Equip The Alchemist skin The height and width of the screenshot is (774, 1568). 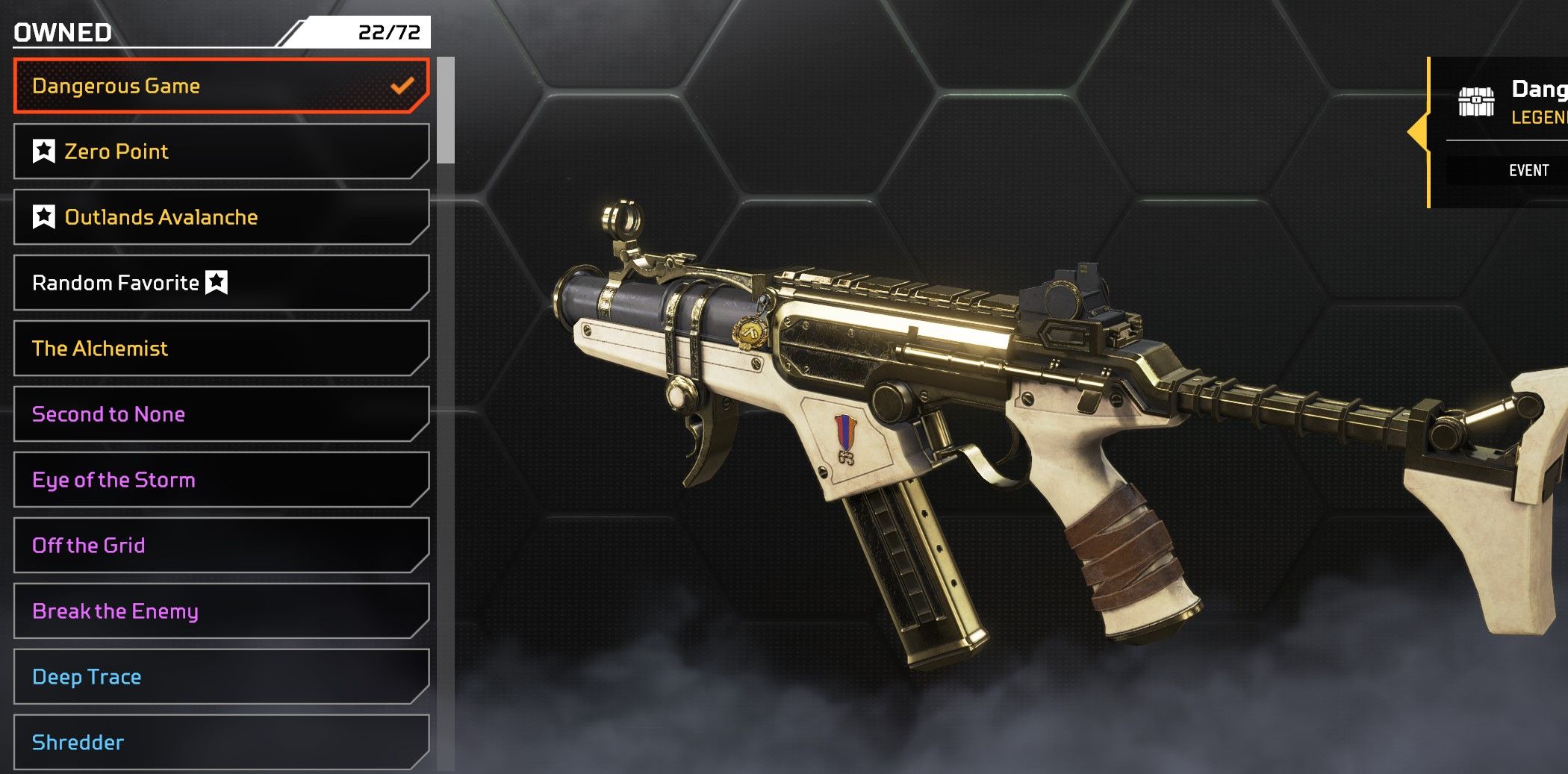221,349
